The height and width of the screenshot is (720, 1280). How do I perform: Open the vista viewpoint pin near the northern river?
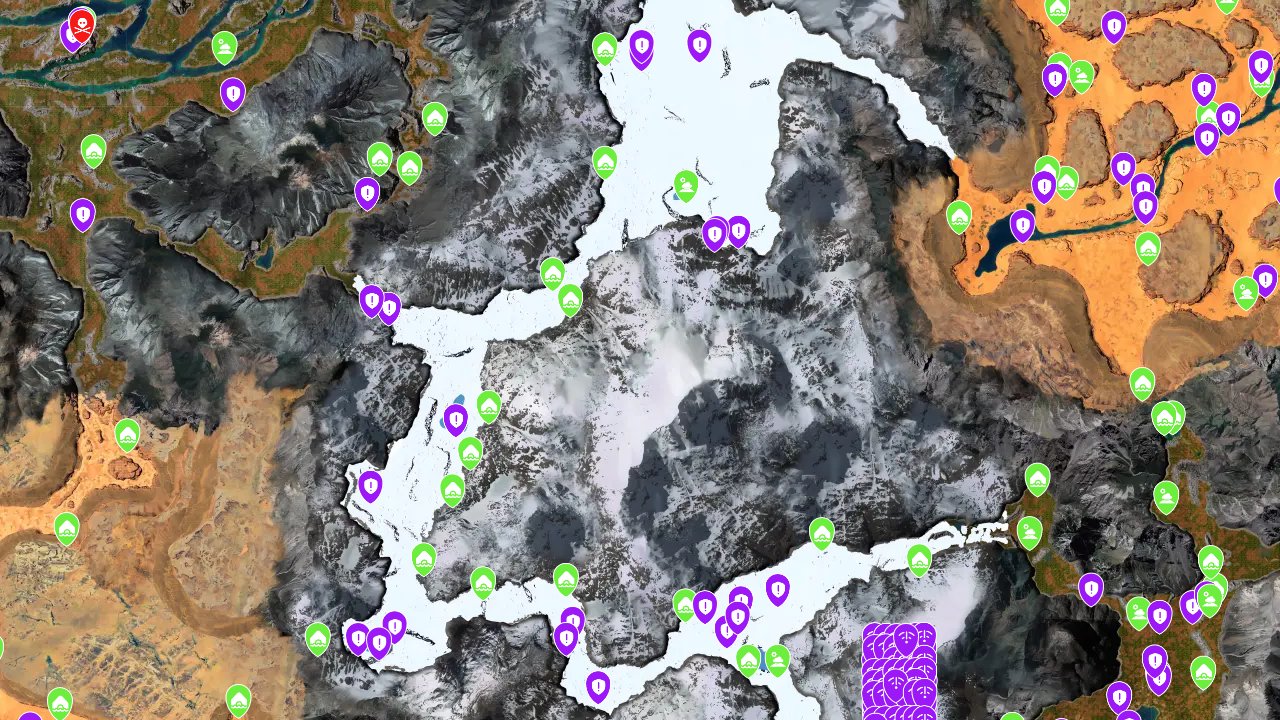coord(224,47)
